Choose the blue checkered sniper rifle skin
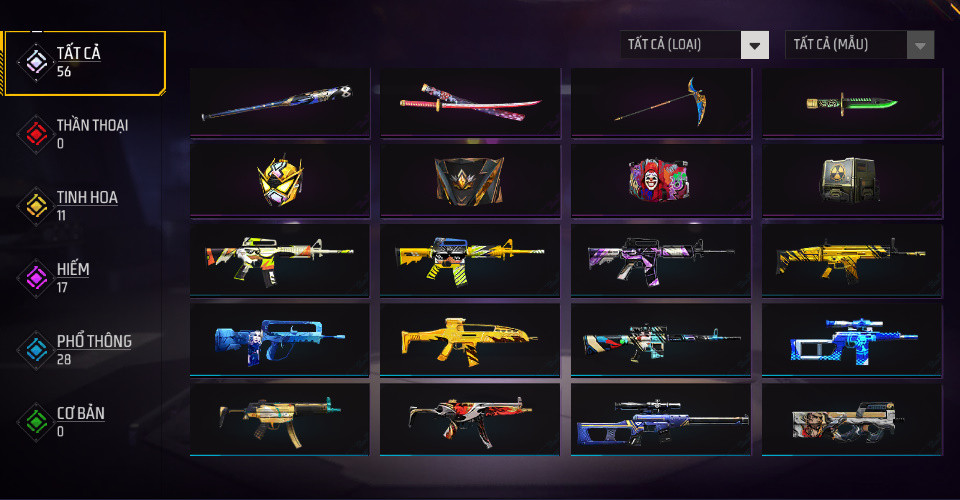This screenshot has width=960, height=500. [852, 339]
